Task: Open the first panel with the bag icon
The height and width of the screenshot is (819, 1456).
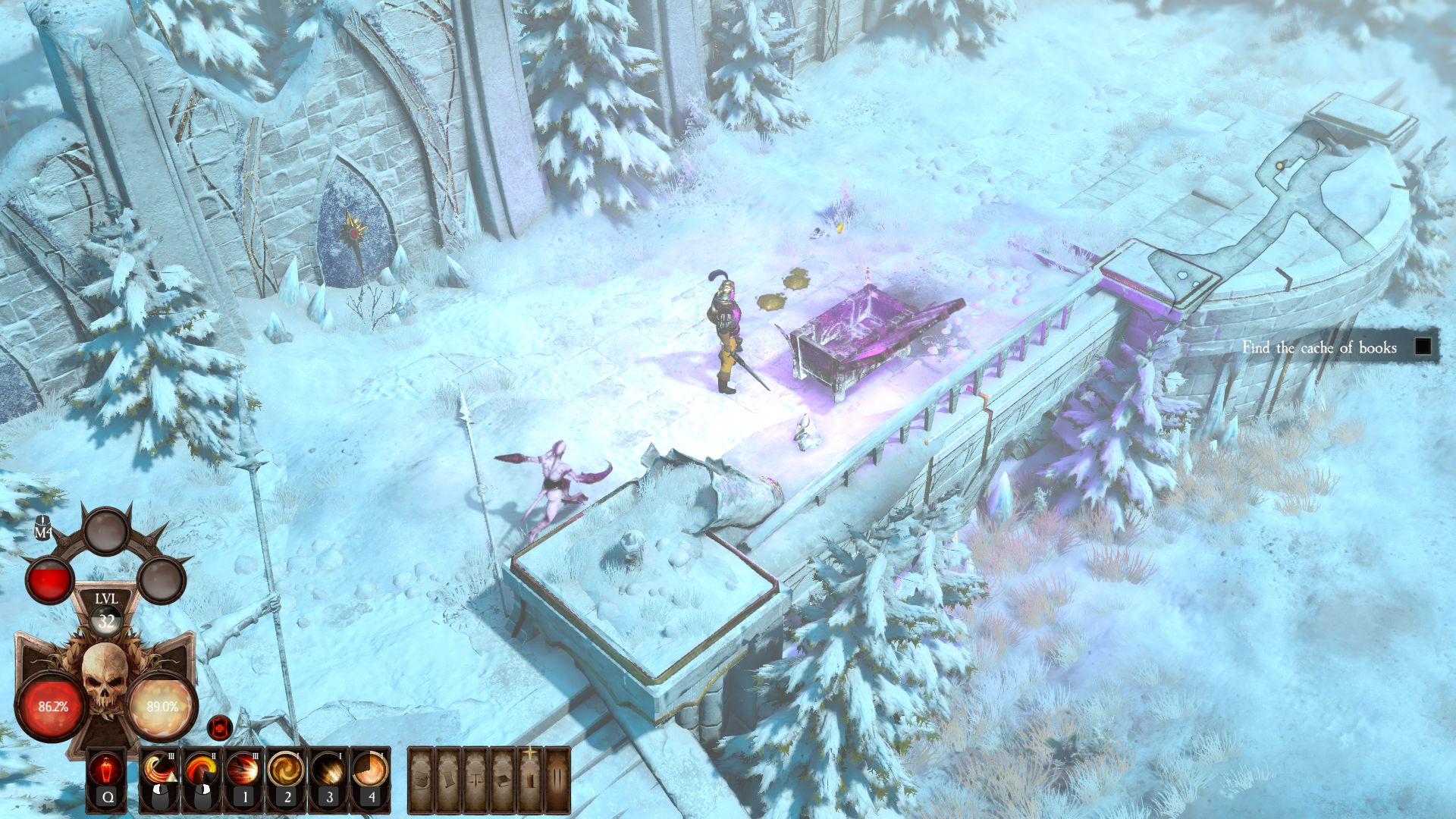Action: (x=422, y=779)
